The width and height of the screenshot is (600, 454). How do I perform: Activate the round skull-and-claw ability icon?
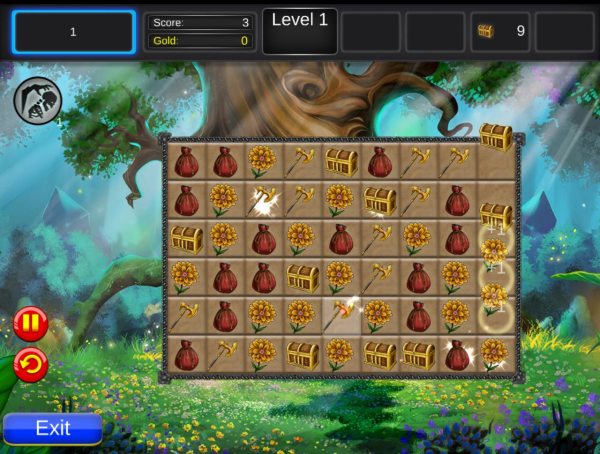(38, 101)
